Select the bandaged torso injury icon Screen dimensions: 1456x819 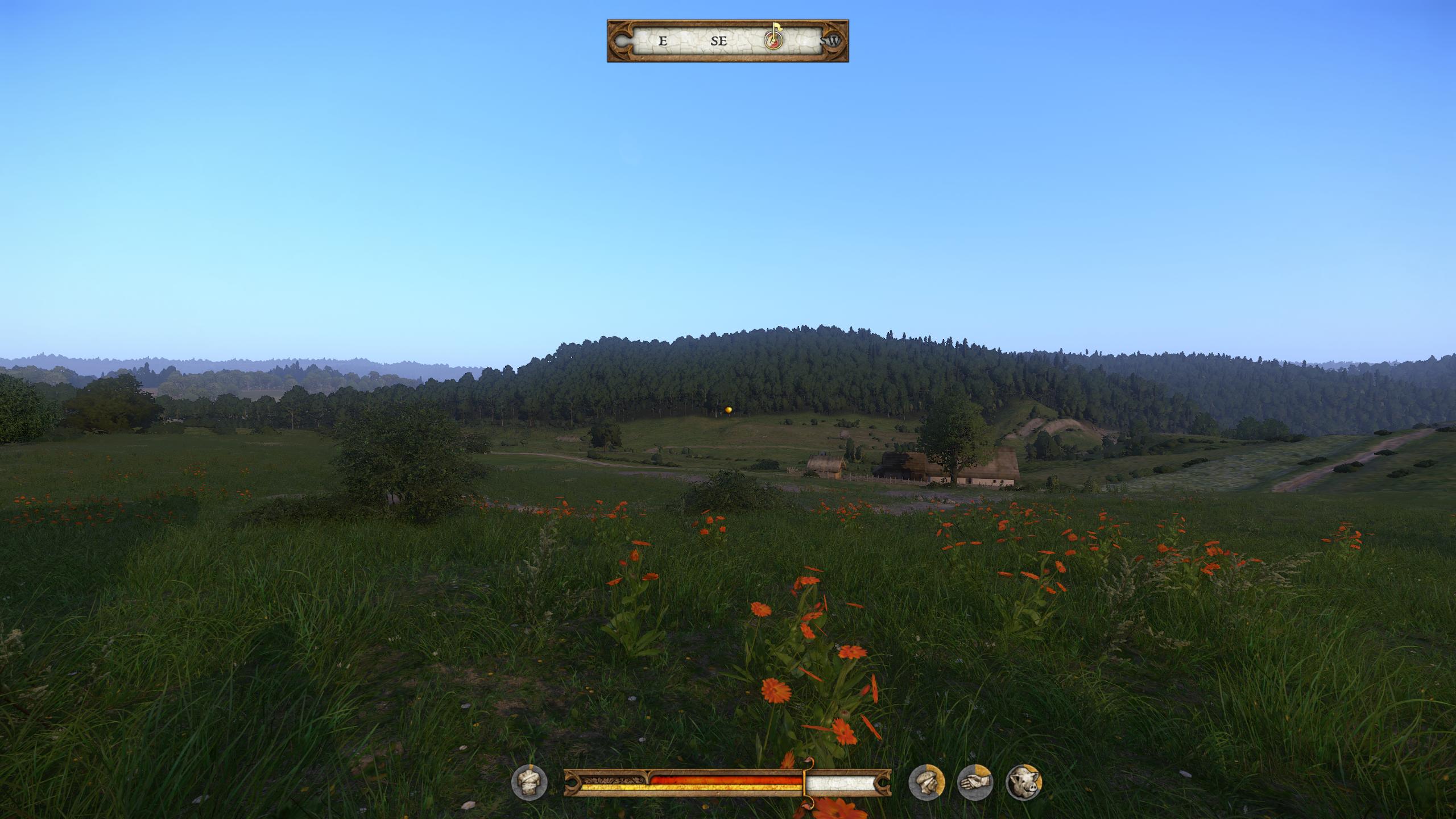(x=529, y=782)
